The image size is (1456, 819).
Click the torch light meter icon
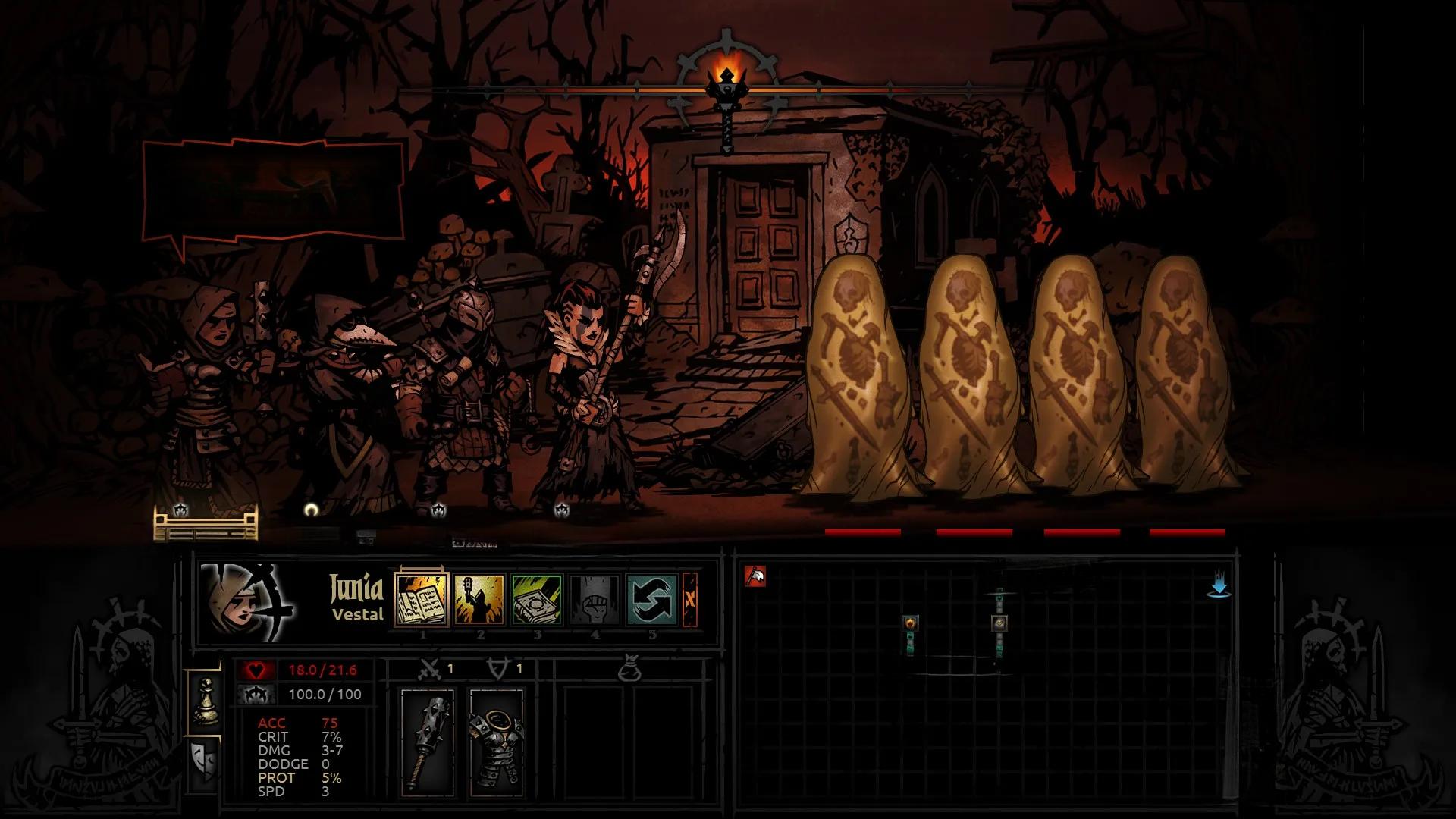(x=726, y=83)
